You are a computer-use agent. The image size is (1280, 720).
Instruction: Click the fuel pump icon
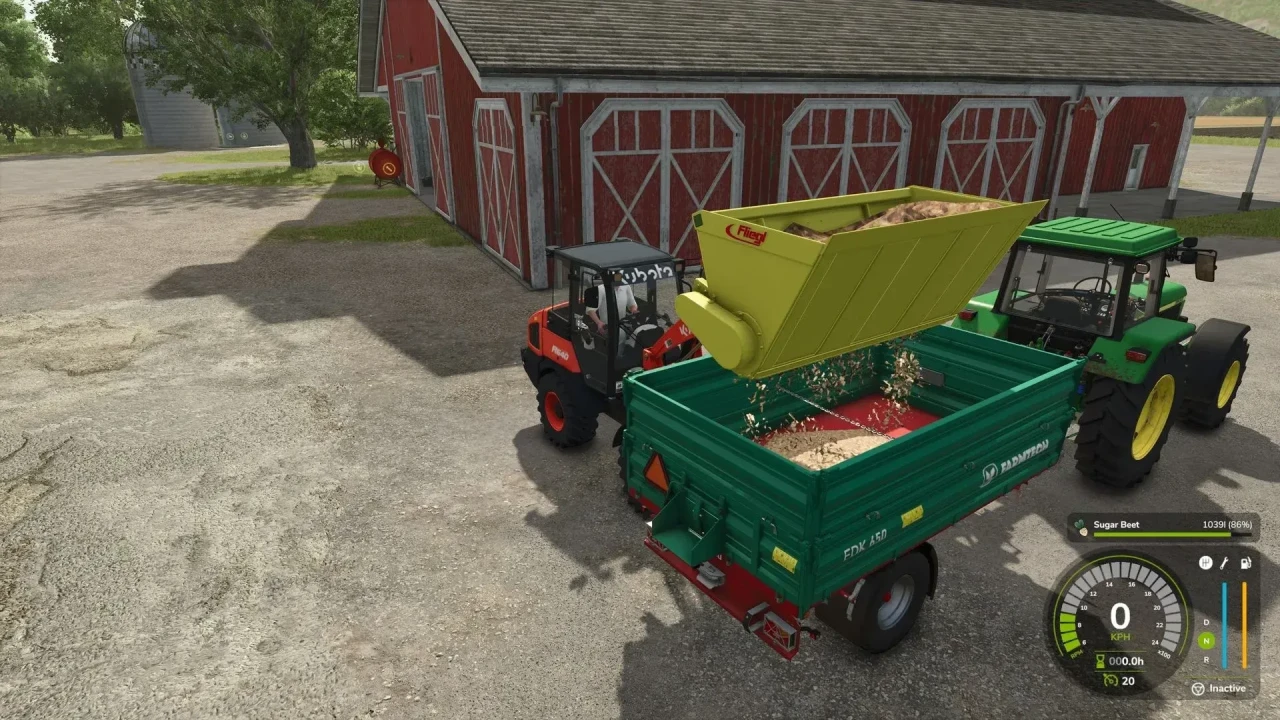click(x=1245, y=562)
